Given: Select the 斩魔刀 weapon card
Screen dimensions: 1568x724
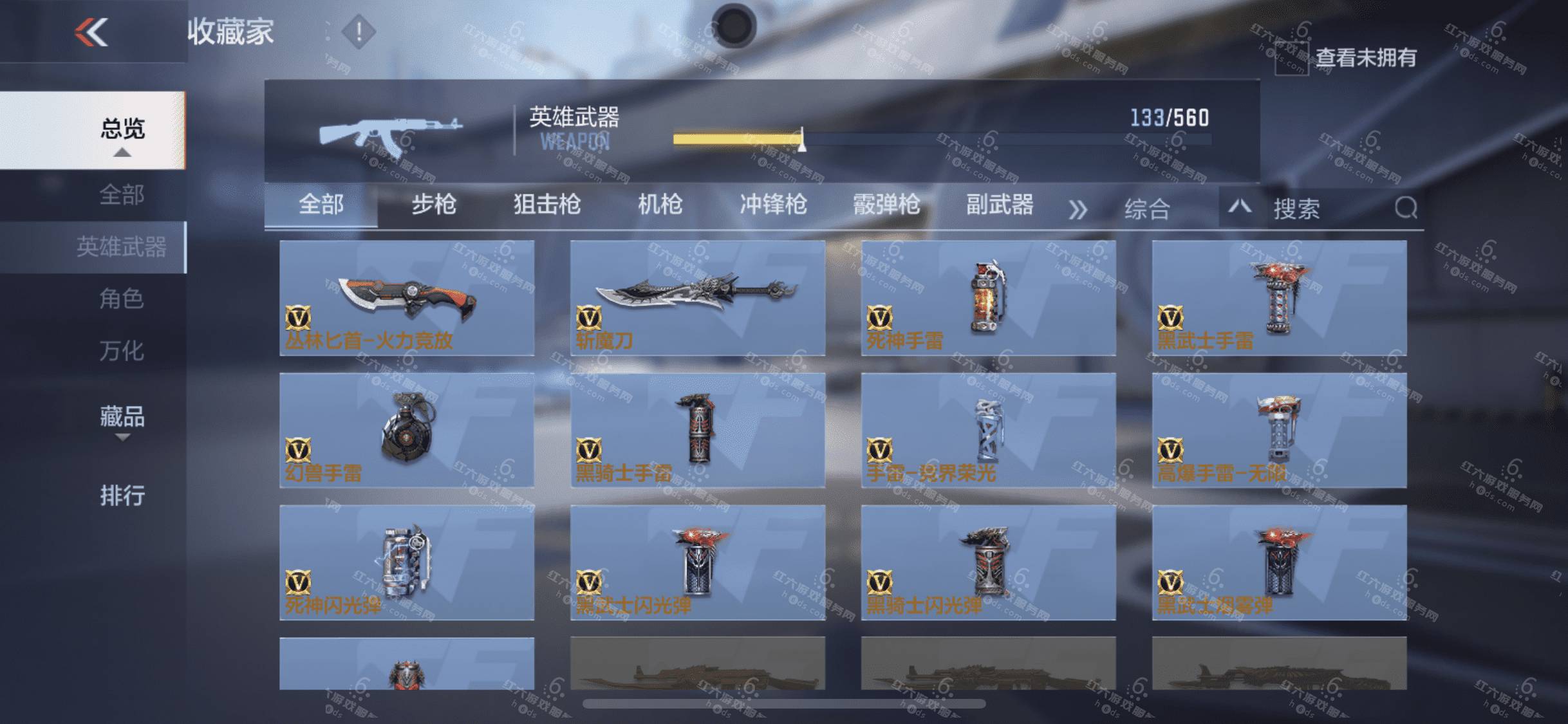Looking at the screenshot, I should pos(698,297).
